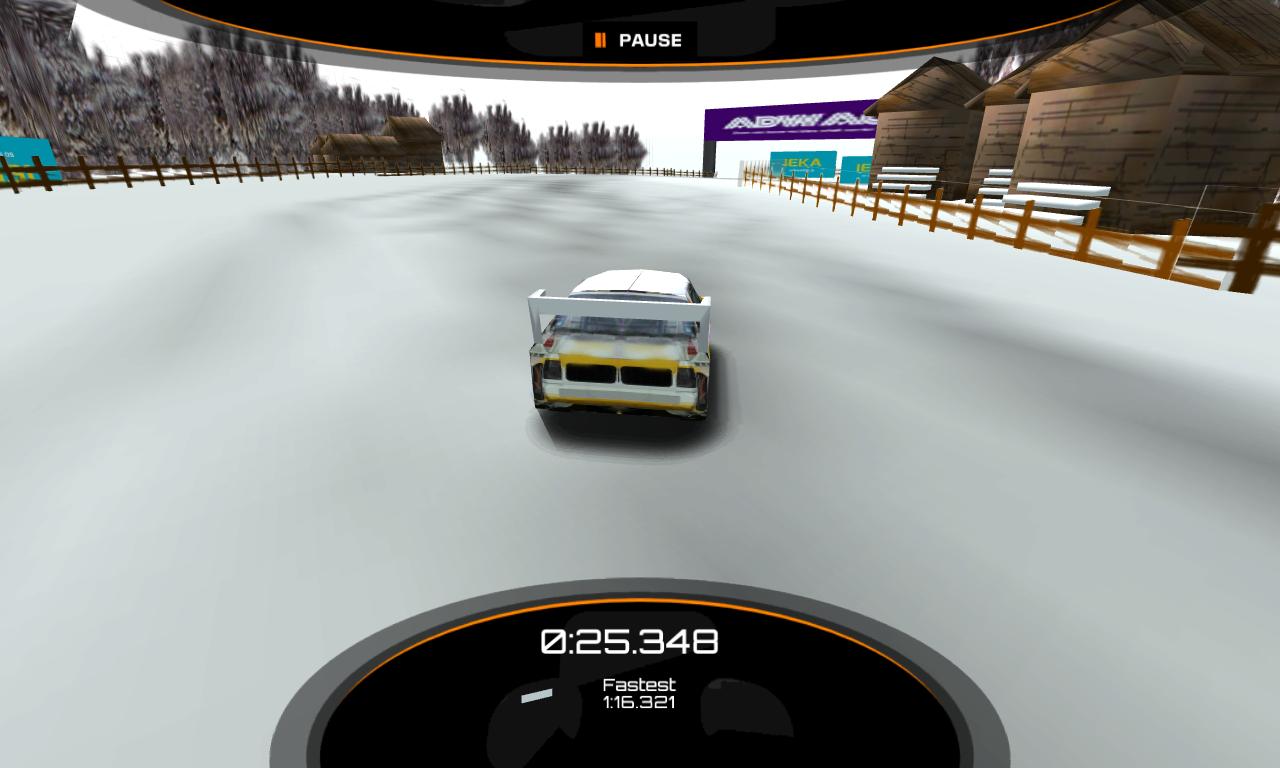Click the orange pause bars icon
The image size is (1280, 768).
pos(601,40)
